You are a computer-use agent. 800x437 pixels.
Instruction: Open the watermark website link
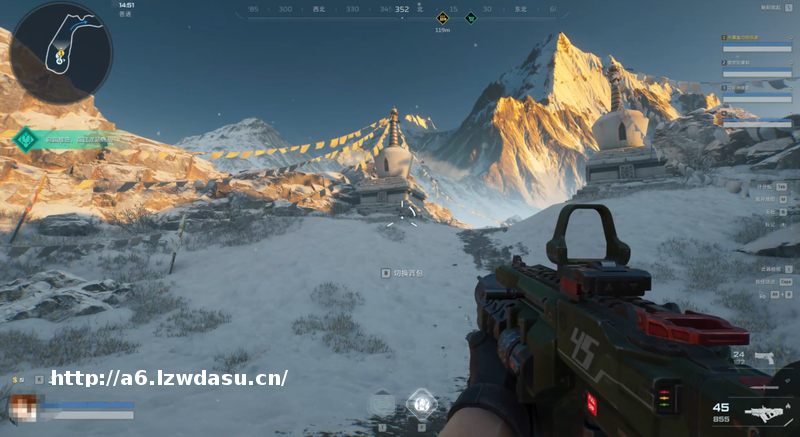pos(169,378)
